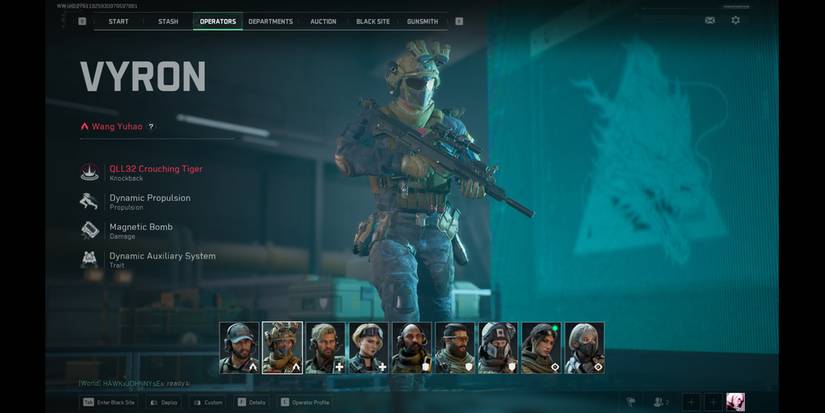Open the STASH tab

pyautogui.click(x=168, y=21)
